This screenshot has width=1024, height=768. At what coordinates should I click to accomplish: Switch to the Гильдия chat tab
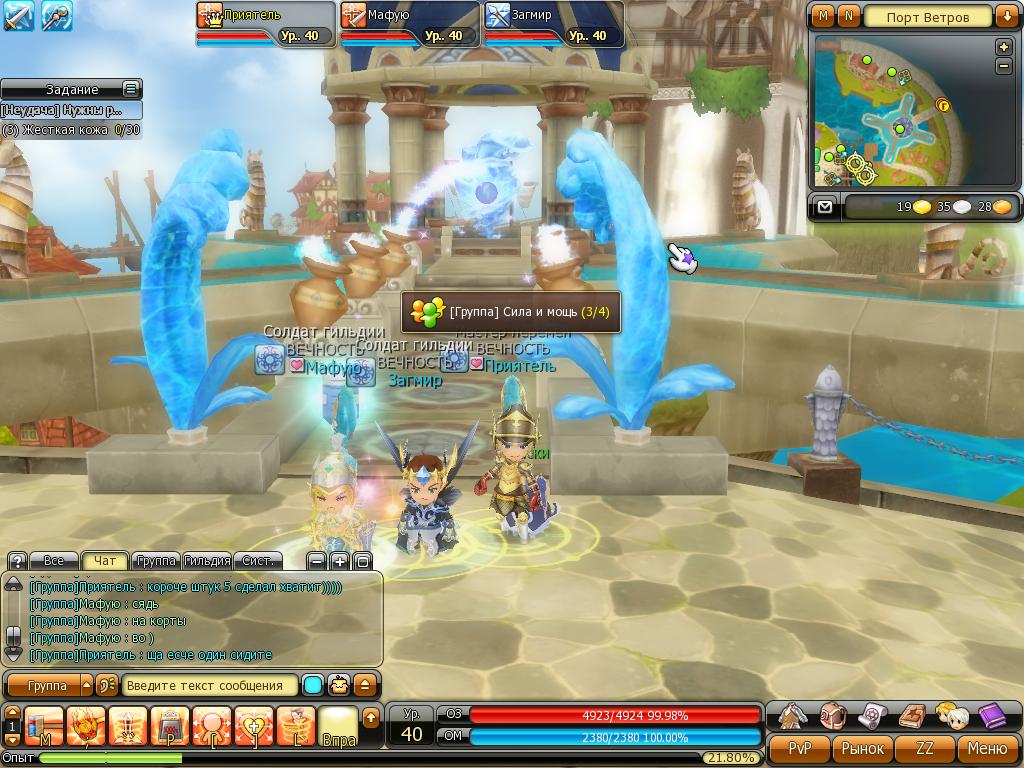pyautogui.click(x=208, y=561)
